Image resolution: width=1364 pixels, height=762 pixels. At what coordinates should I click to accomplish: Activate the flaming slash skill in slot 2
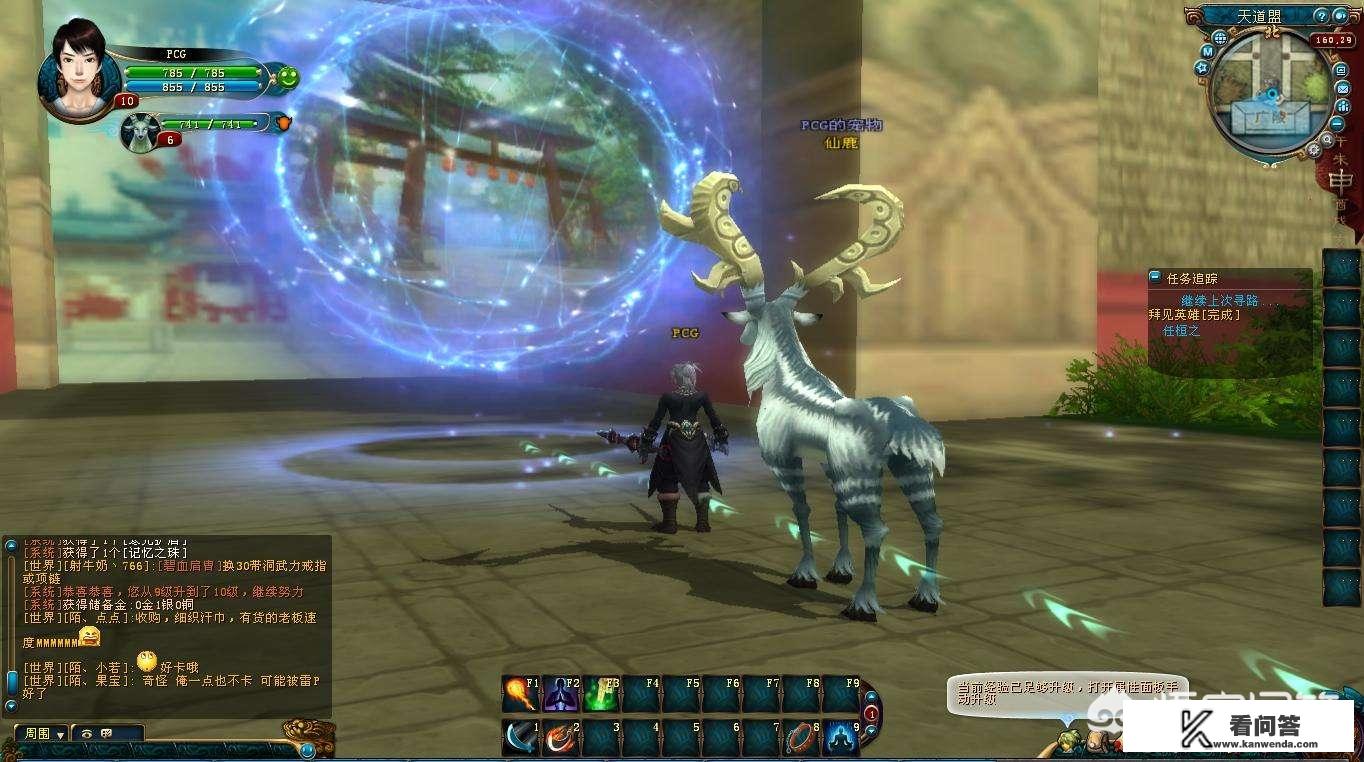click(x=561, y=738)
